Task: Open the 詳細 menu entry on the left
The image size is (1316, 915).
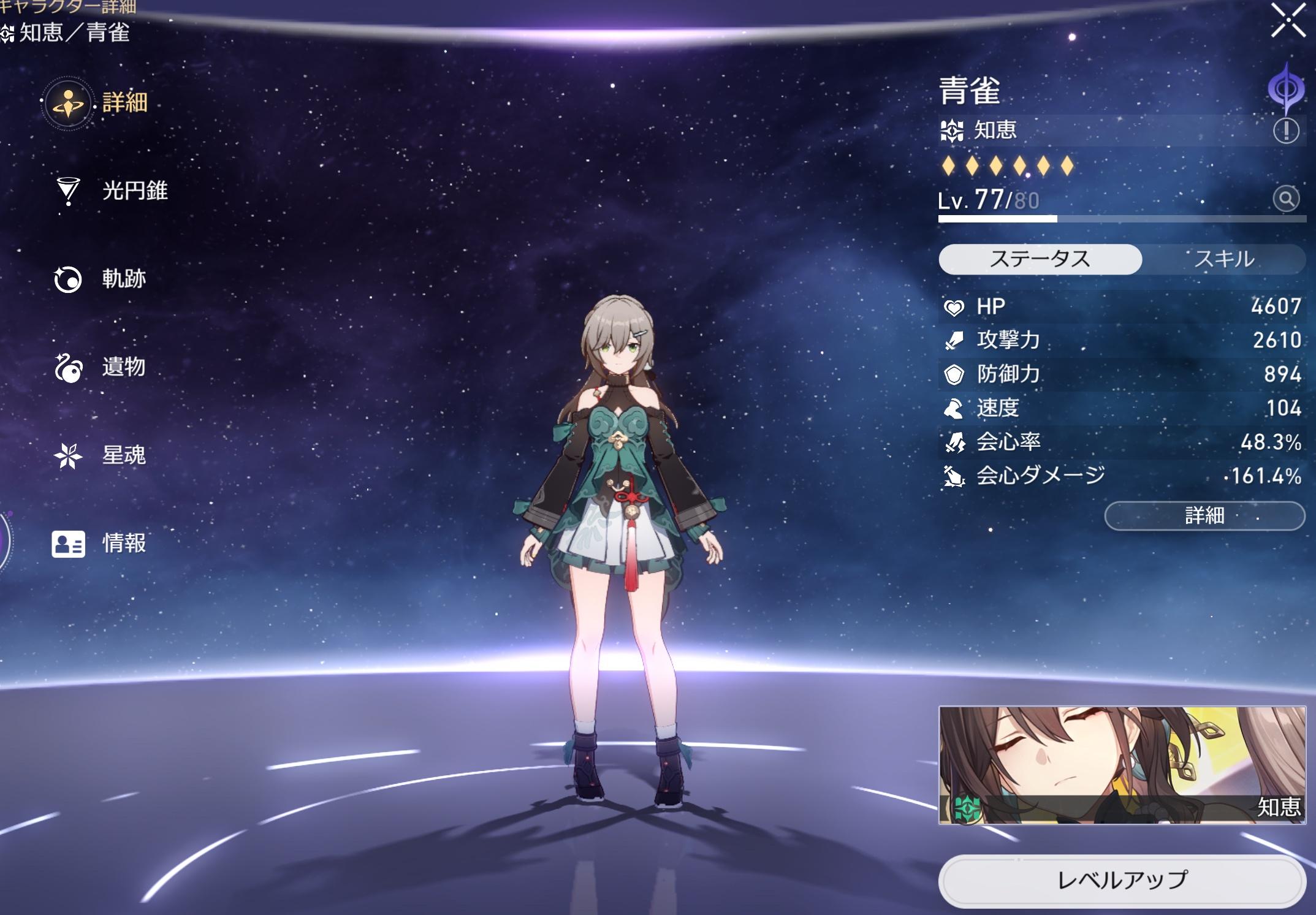Action: pyautogui.click(x=98, y=103)
